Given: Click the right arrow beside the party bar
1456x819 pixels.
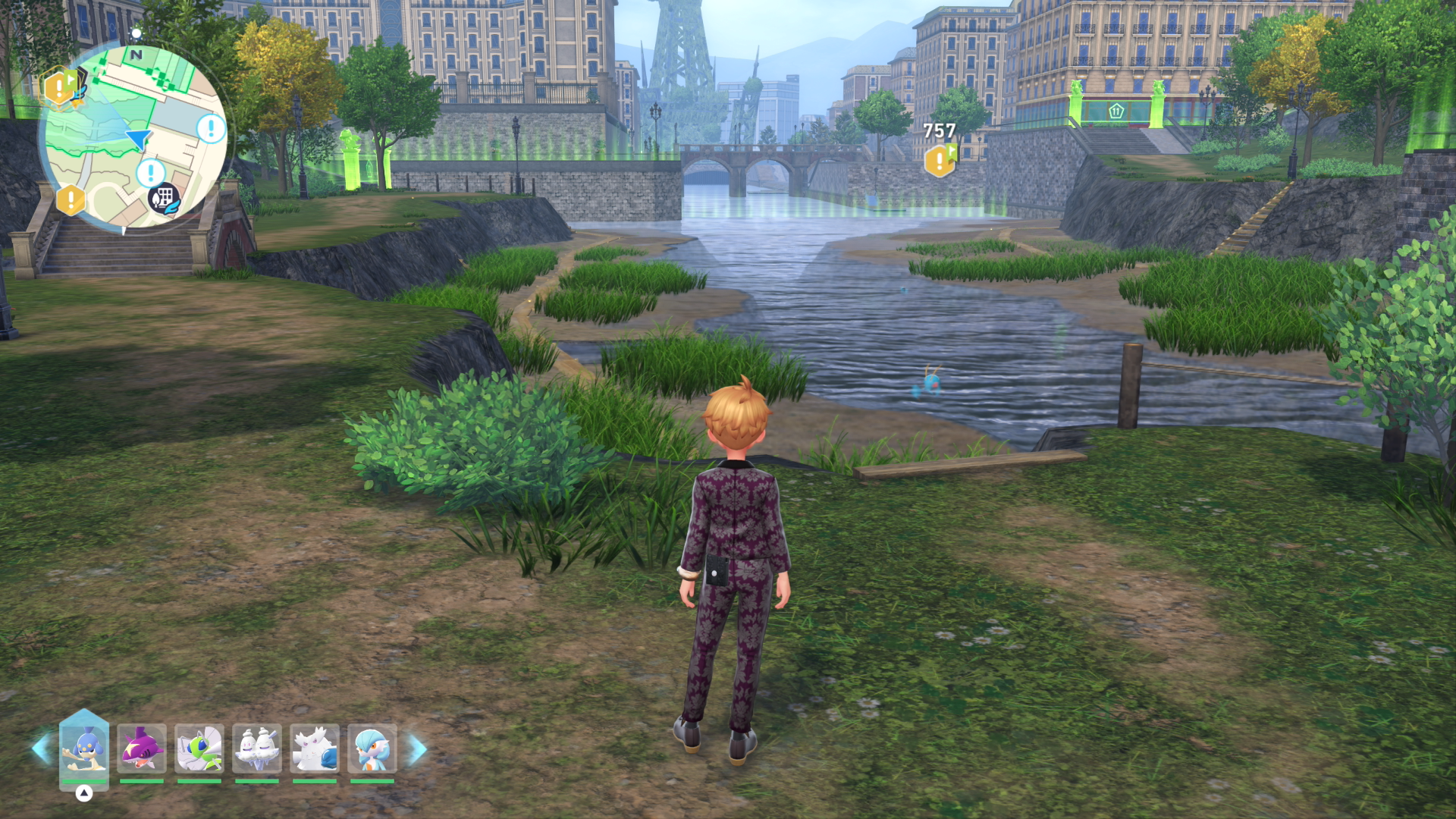Looking at the screenshot, I should pyautogui.click(x=417, y=750).
